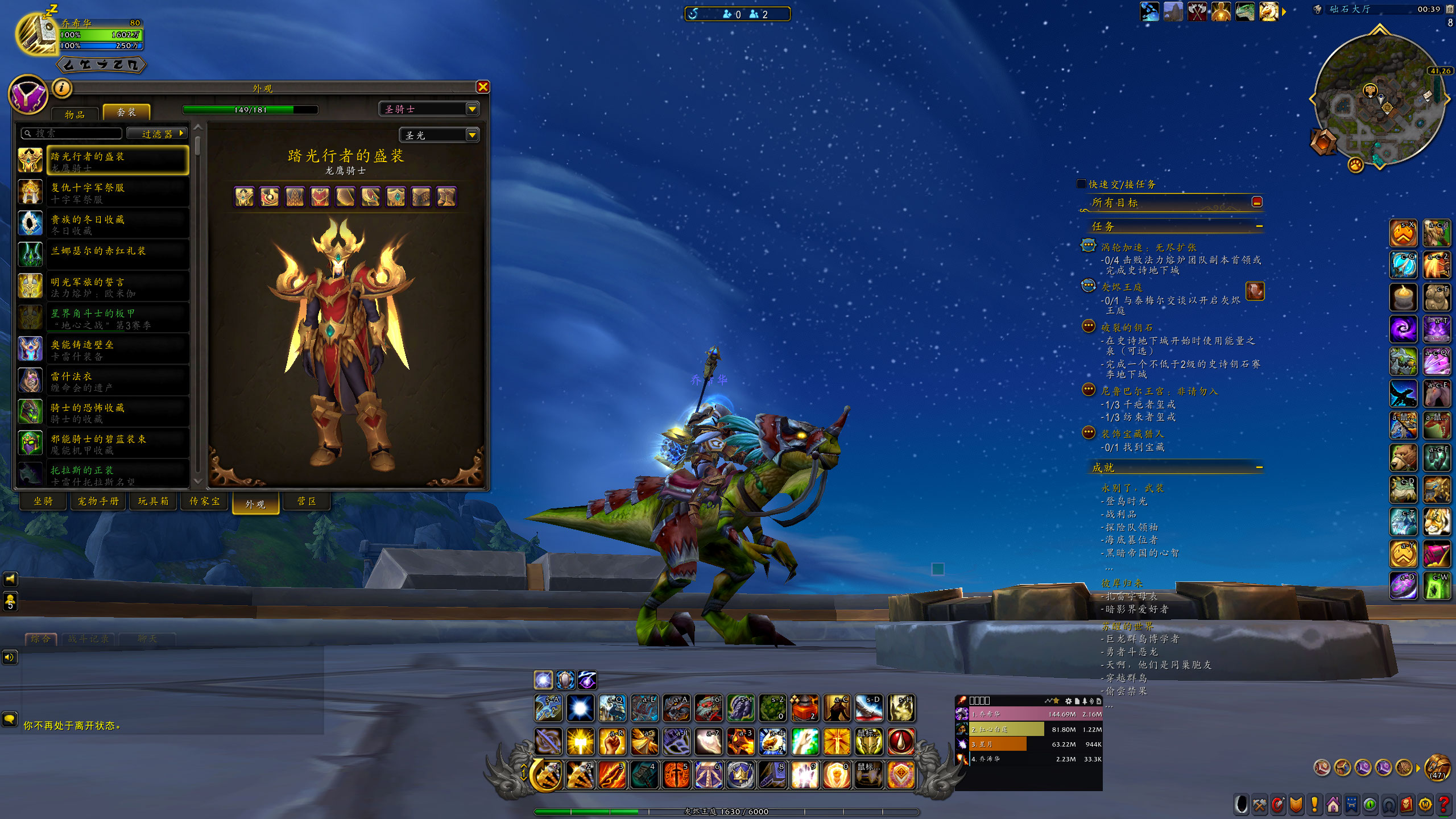
Task: Collapse the 所有目标 objectives tracker
Action: click(1257, 202)
